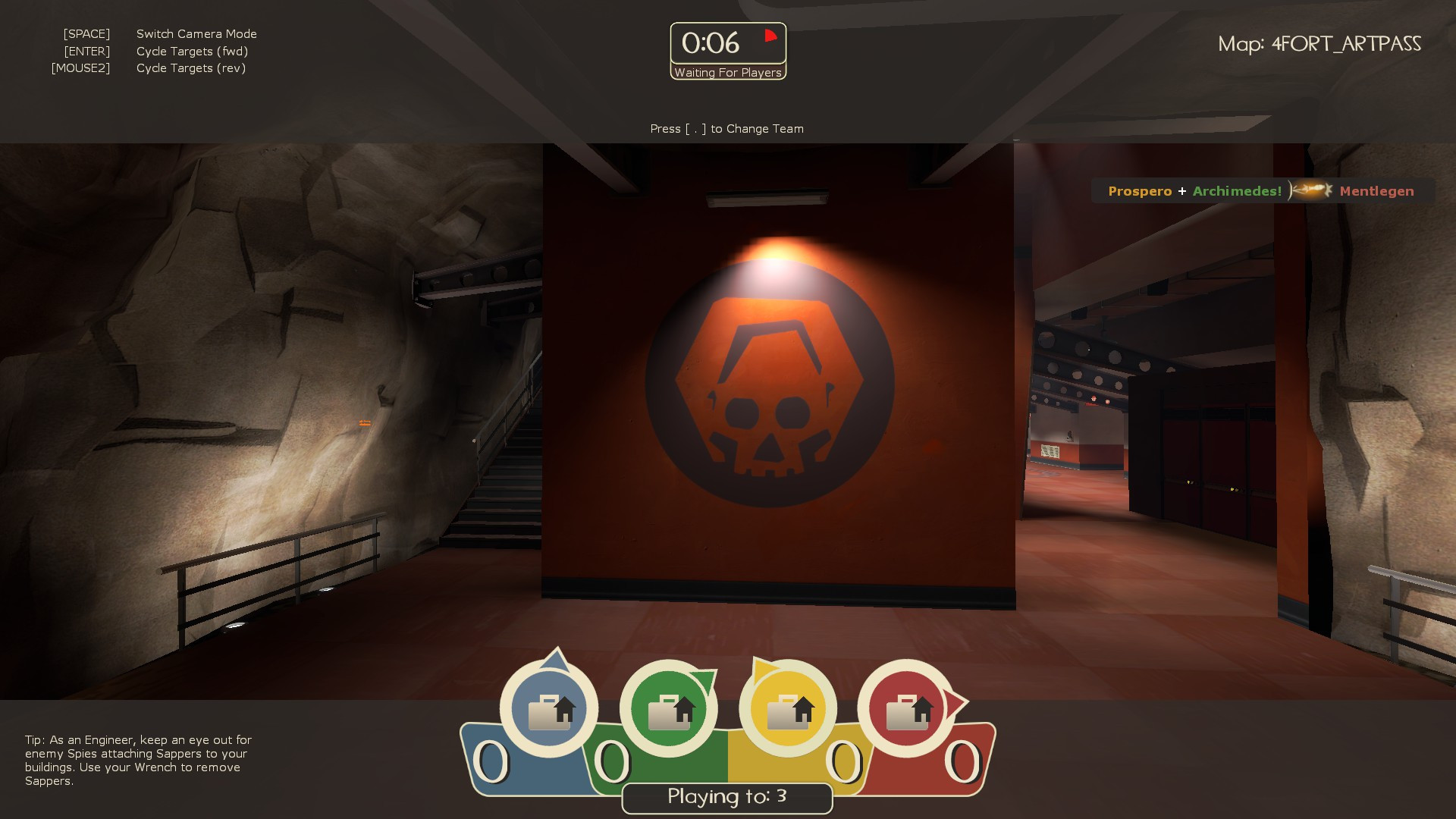Select the Switch Camera Mode entry
This screenshot has width=1456, height=819.
point(196,33)
